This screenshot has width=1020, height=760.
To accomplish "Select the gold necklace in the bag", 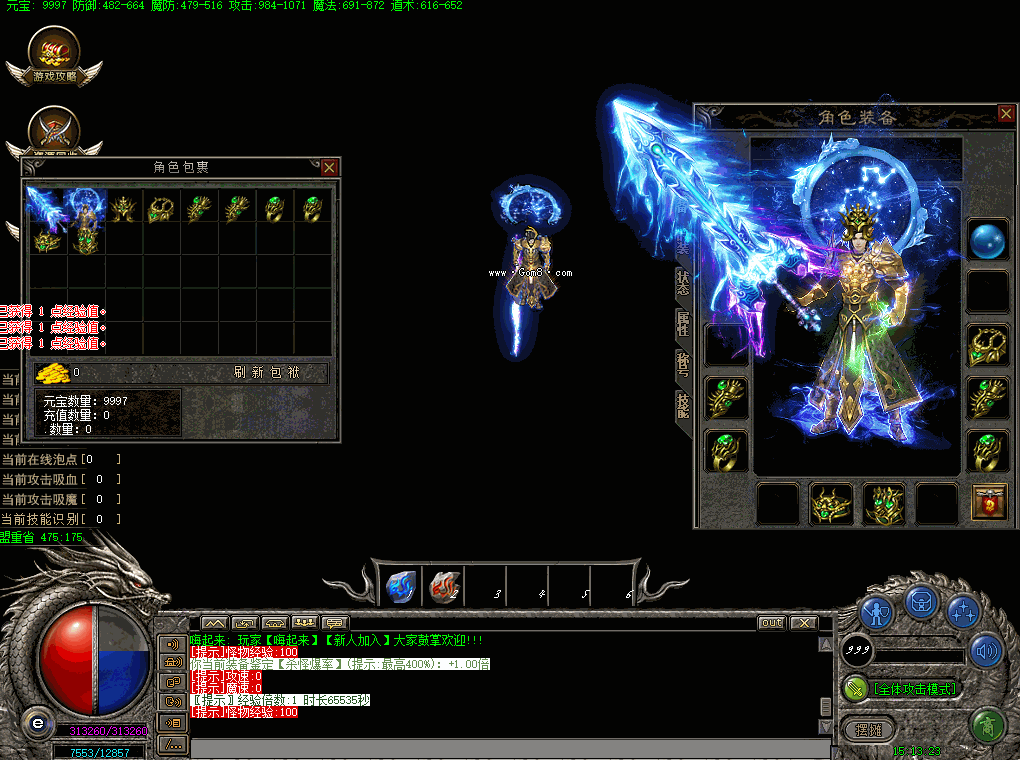I will 161,208.
